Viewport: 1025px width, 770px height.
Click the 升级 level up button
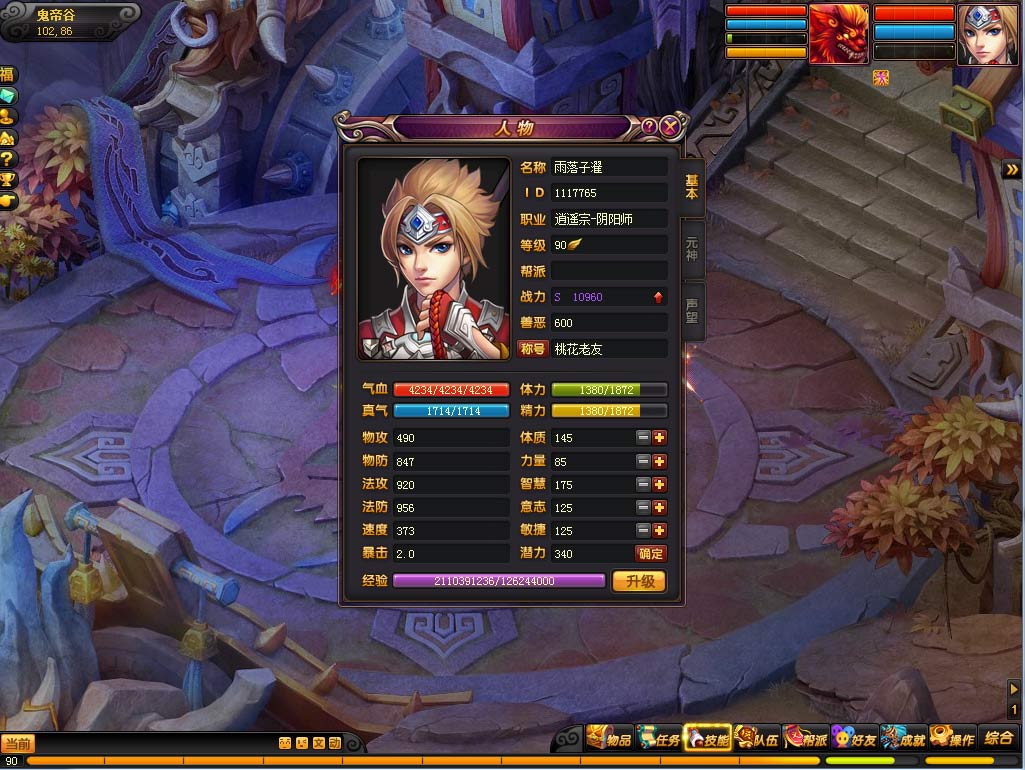pos(639,581)
